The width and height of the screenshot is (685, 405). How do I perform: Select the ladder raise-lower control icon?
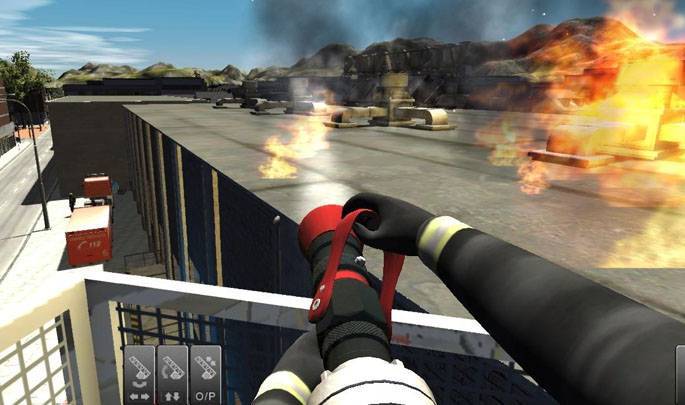(172, 375)
